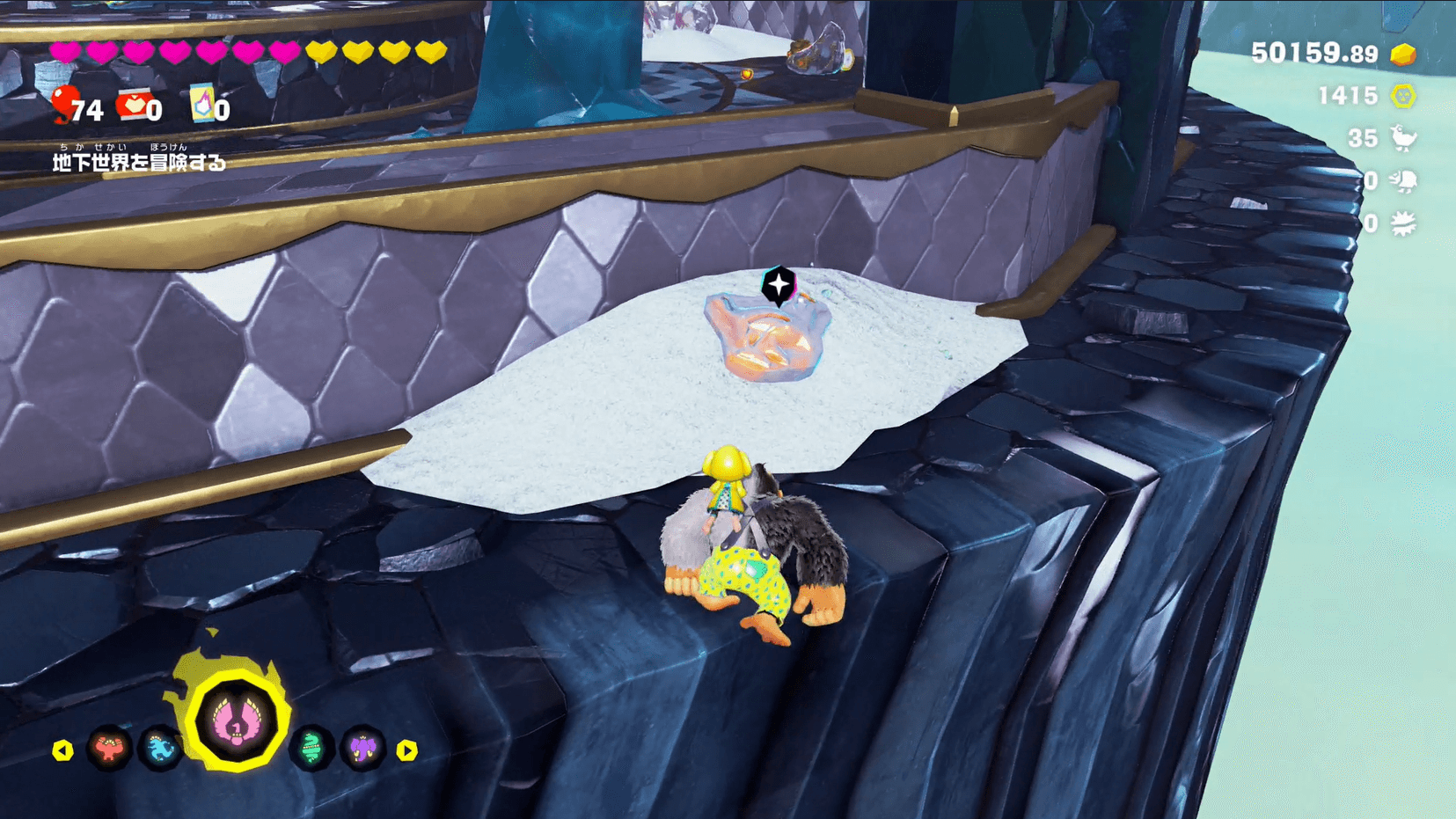Image resolution: width=1456 pixels, height=819 pixels.
Task: Click the gold nugget currency icon
Action: click(1403, 55)
